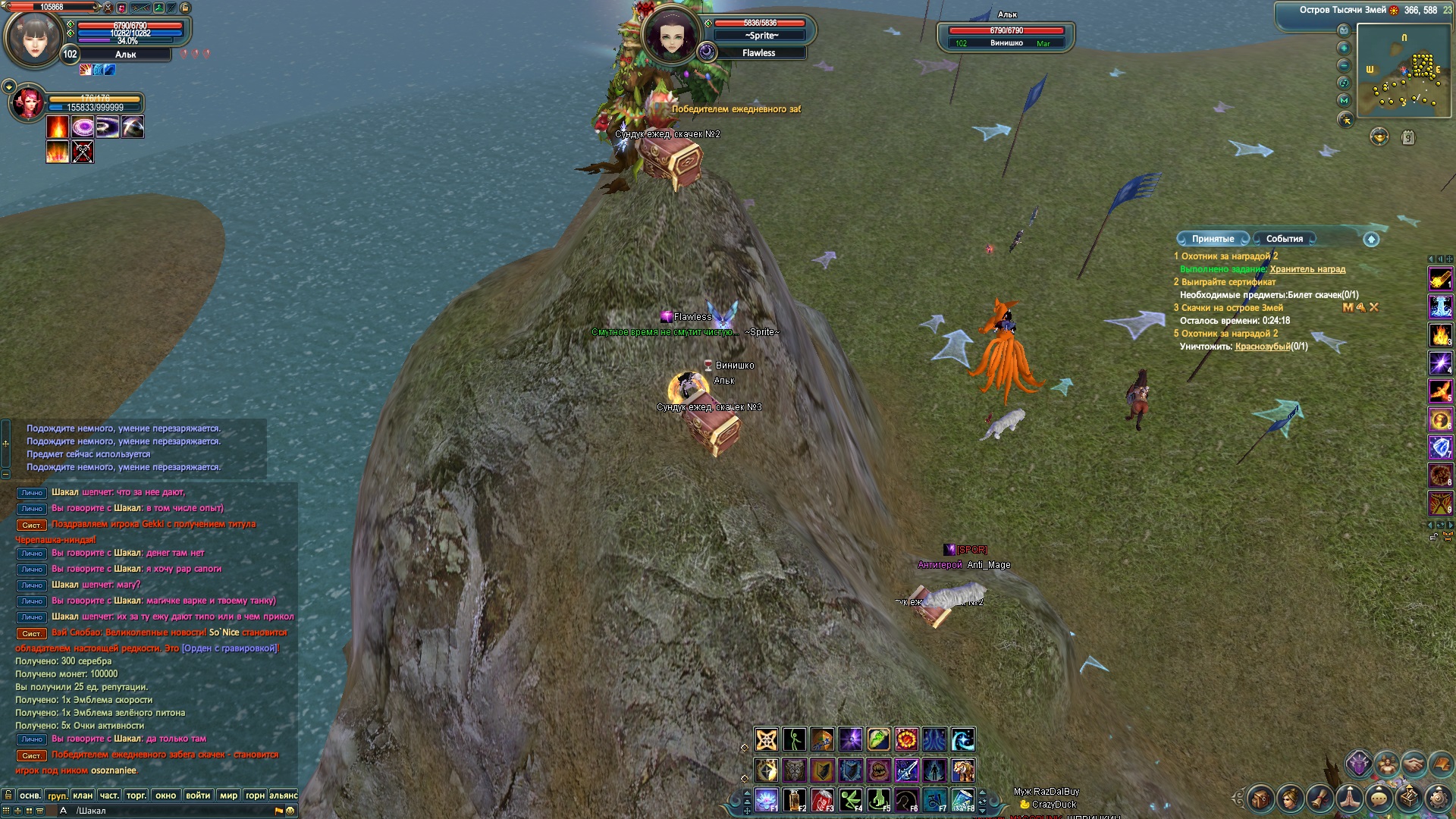Toggle the chat lock padlock icon
The width and height of the screenshot is (1456, 819).
[x=8, y=795]
